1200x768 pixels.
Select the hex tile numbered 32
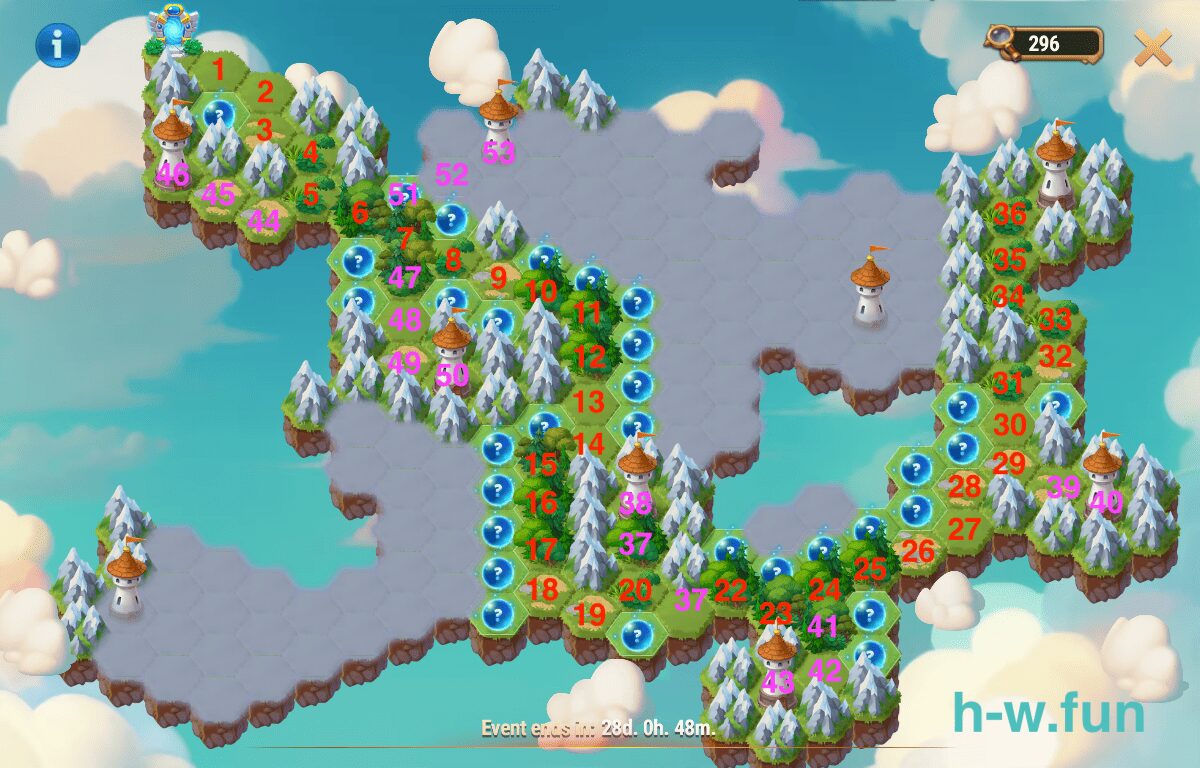pos(1055,357)
